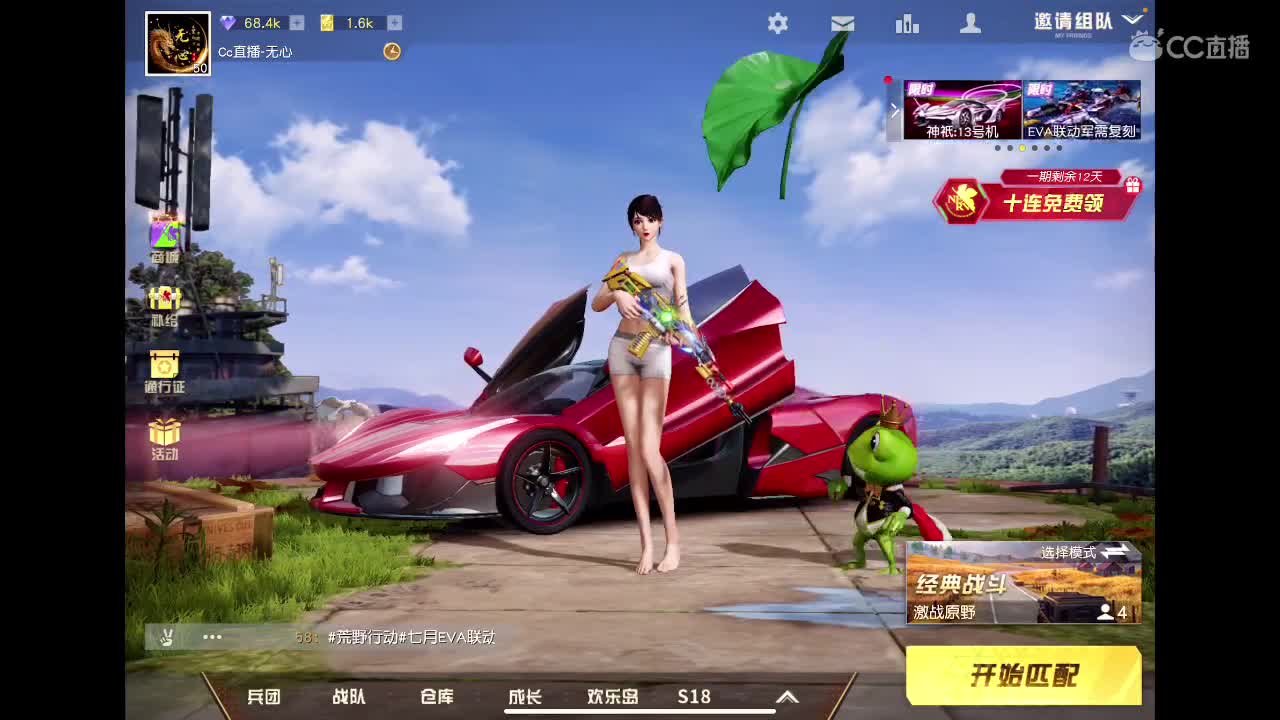Switch to the 仓库 warehouse tab
This screenshot has width=1280, height=720.
[x=435, y=697]
